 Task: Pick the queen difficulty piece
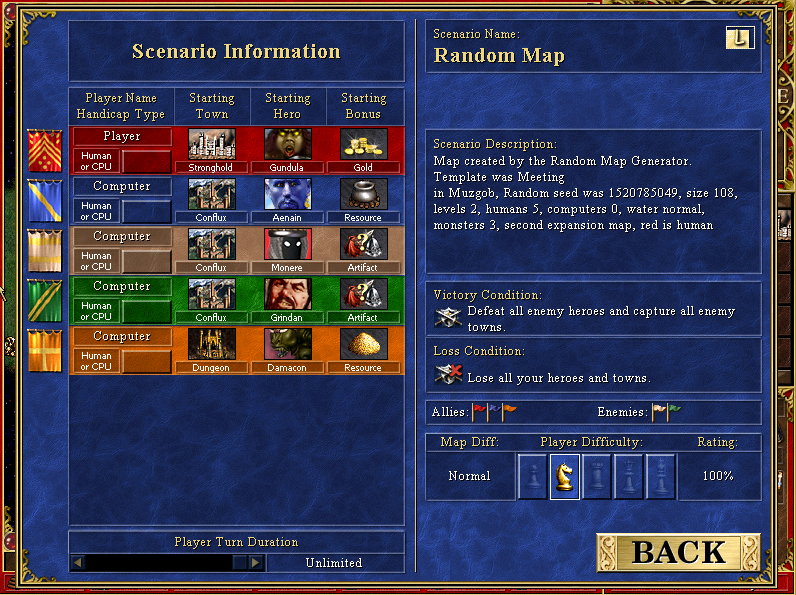click(x=629, y=476)
